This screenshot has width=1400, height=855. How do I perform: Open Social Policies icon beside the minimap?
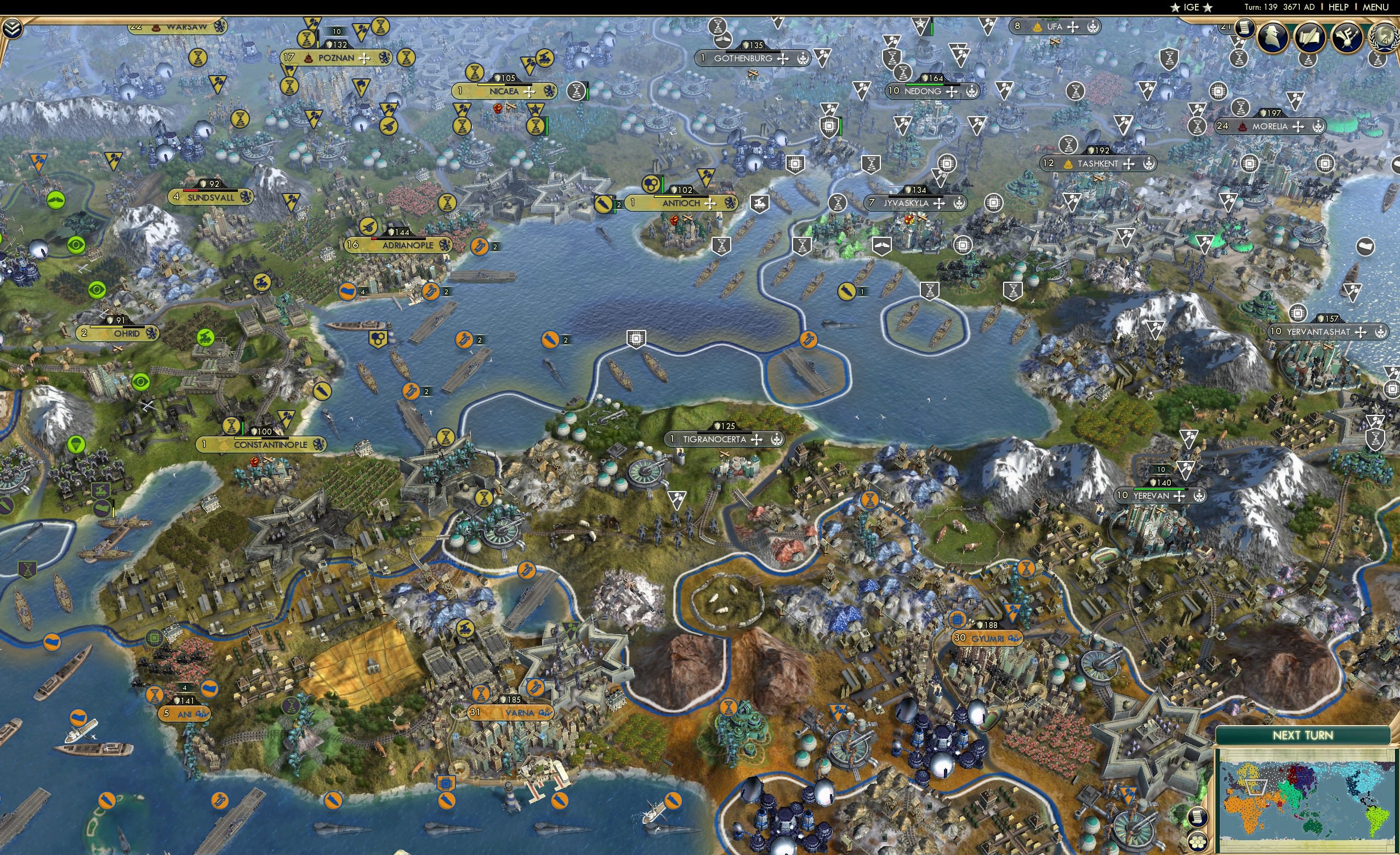click(x=1200, y=817)
